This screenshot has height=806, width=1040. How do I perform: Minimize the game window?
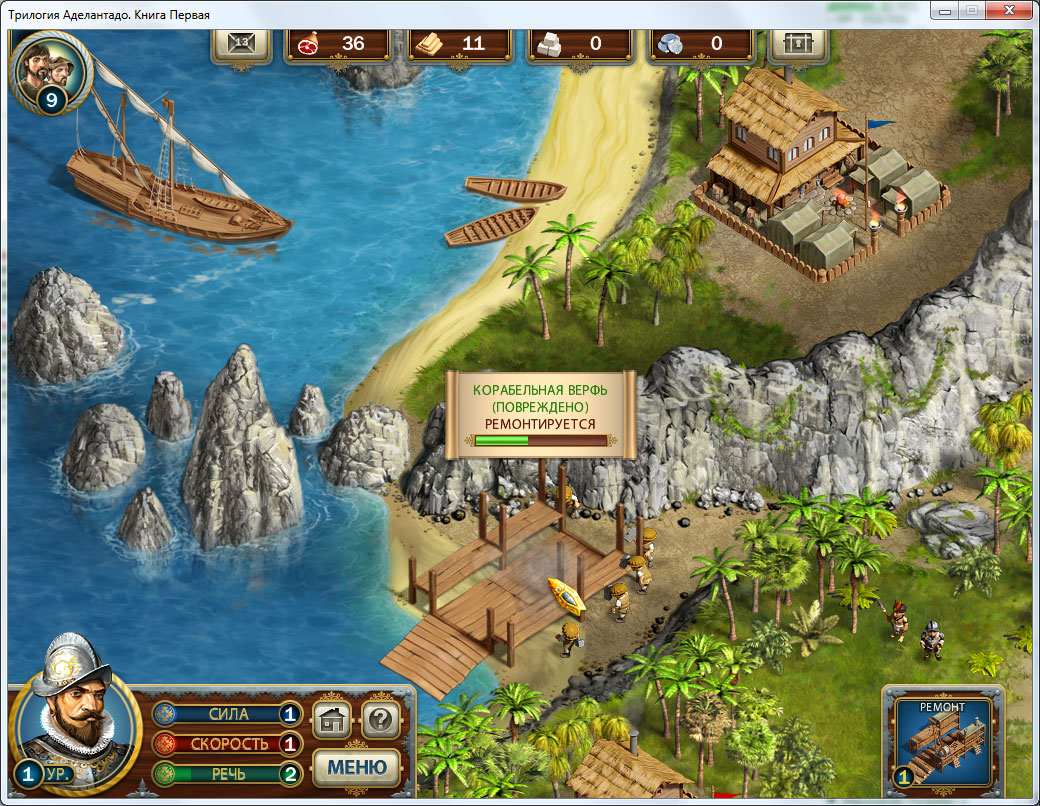coord(943,10)
